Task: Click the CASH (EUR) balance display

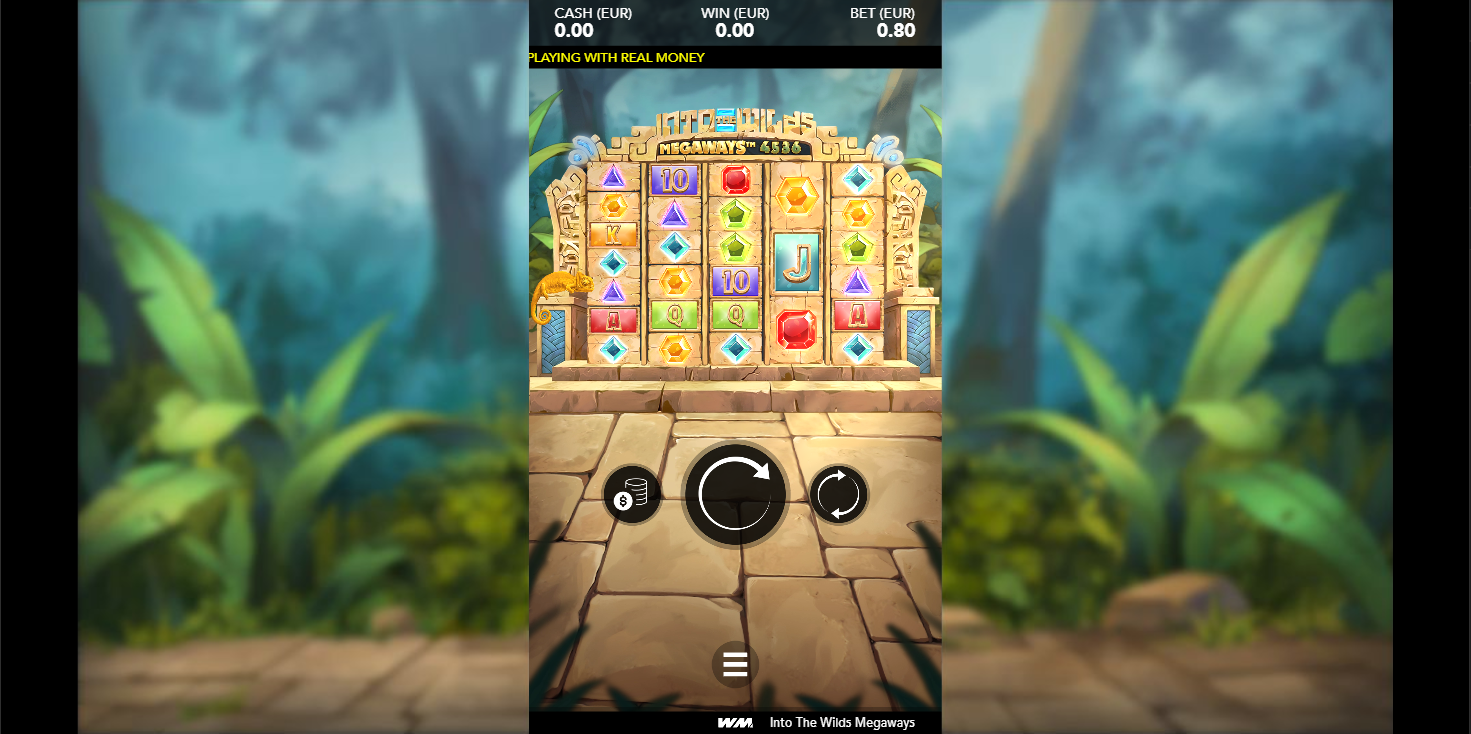Action: [594, 22]
